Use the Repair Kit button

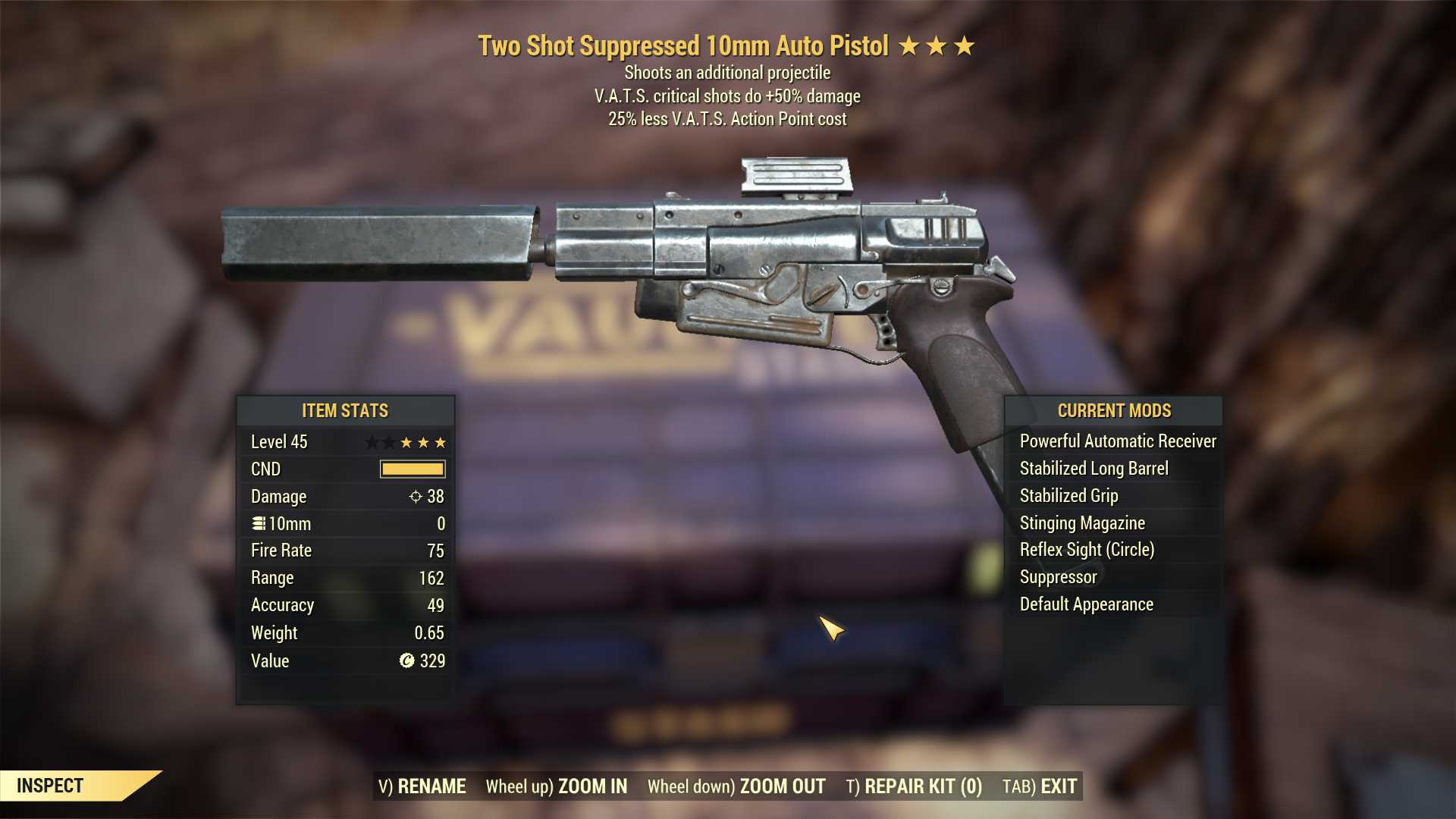coord(914,786)
